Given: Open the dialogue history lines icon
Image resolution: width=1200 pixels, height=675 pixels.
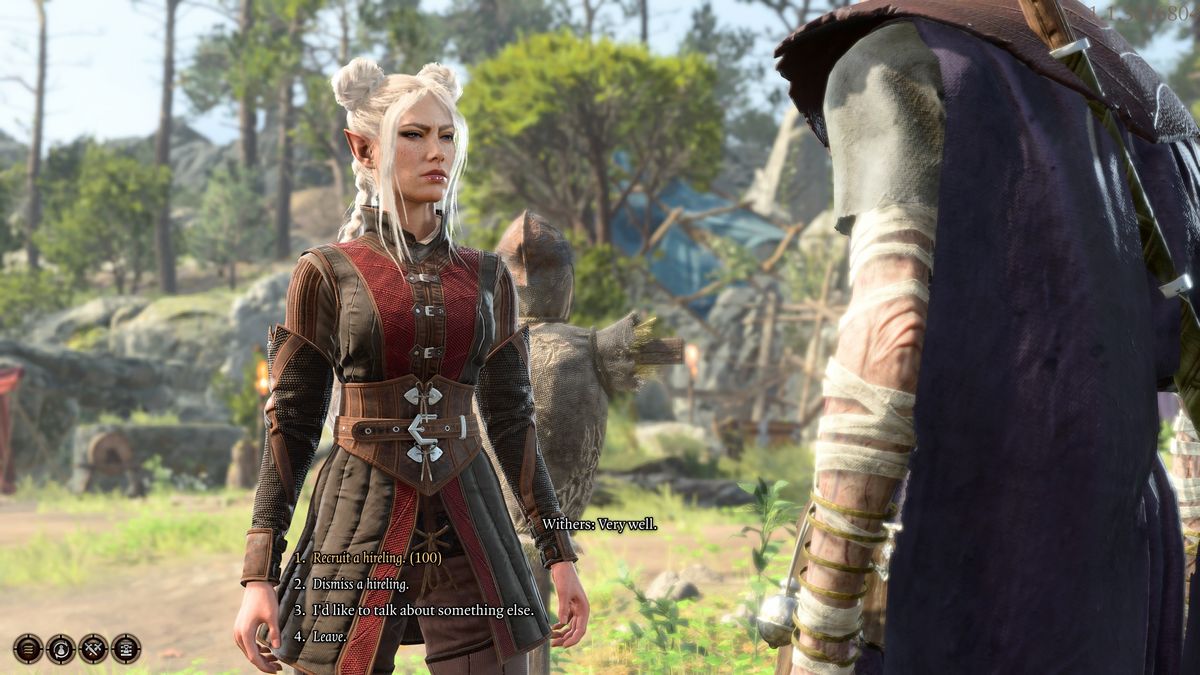Looking at the screenshot, I should [28, 649].
